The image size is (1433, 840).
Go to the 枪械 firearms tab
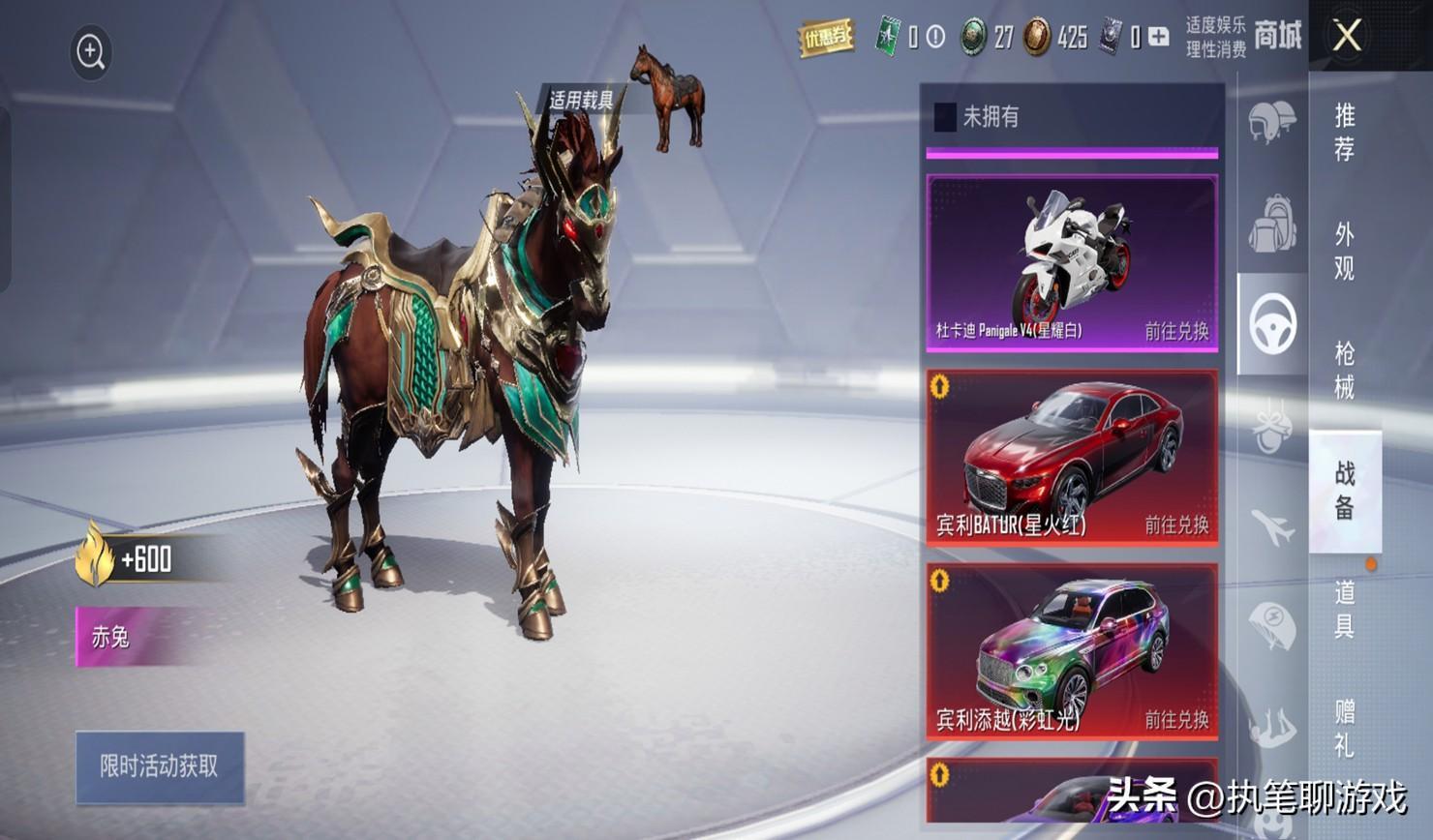click(x=1345, y=370)
